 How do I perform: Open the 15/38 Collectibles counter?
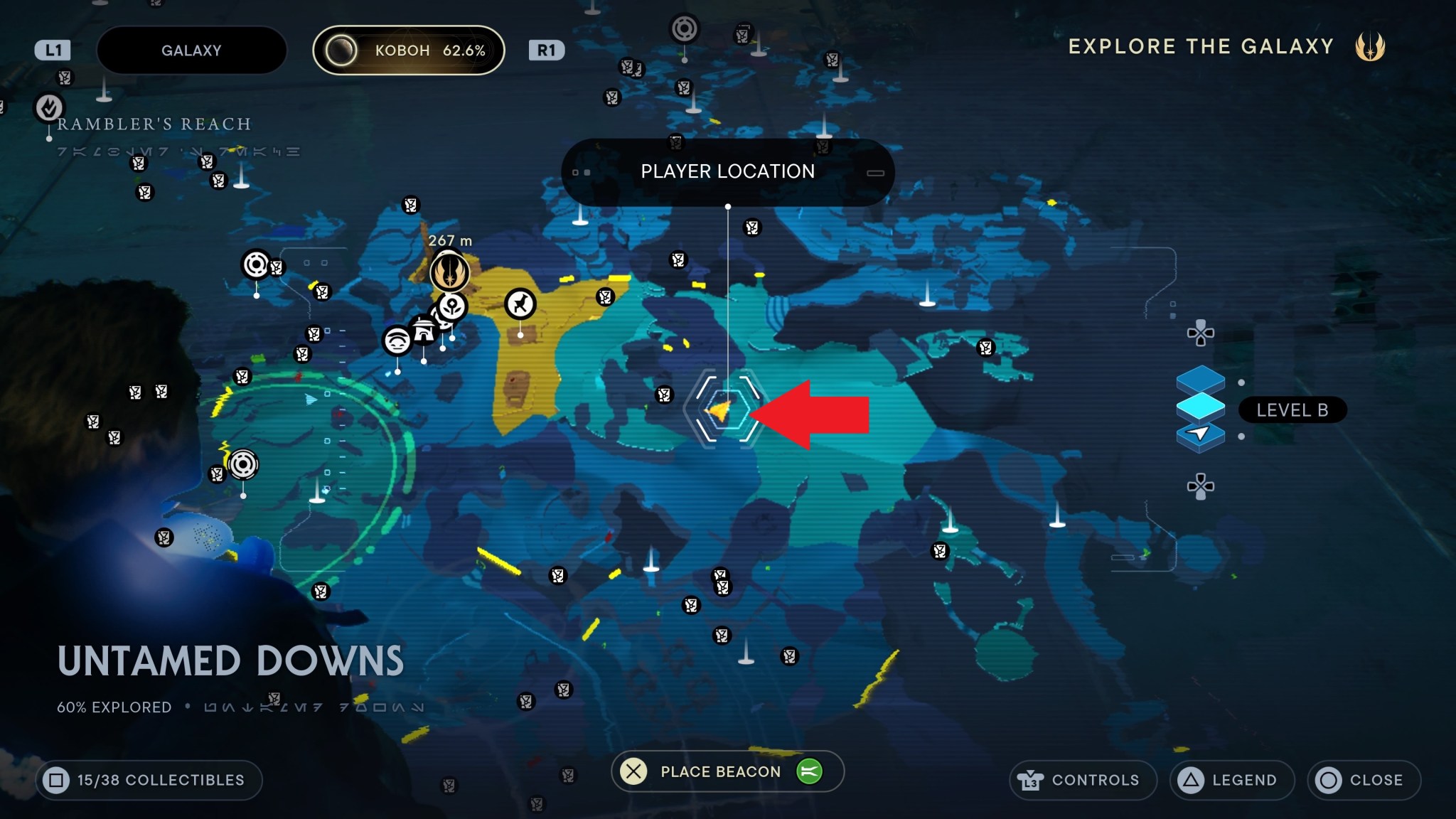(x=149, y=780)
